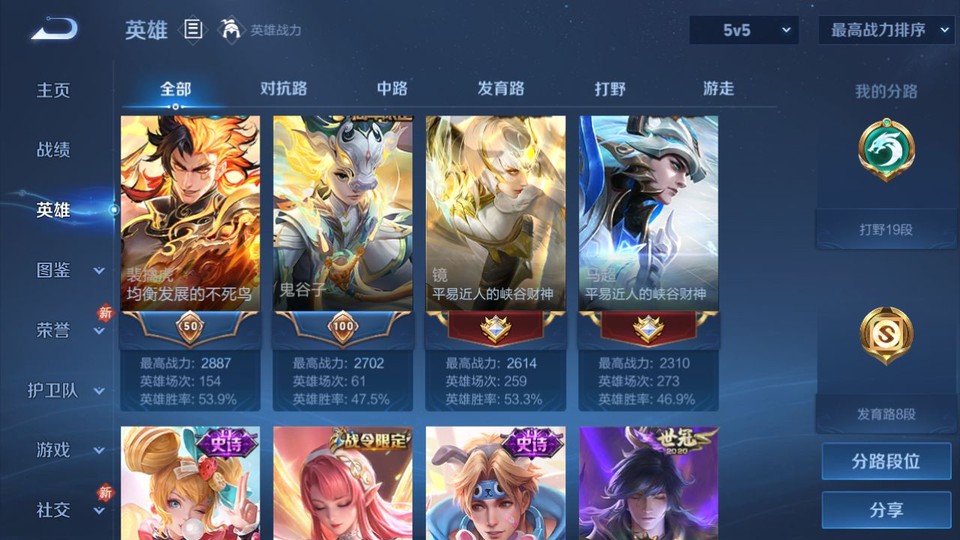Open the 分路段位 button
The width and height of the screenshot is (960, 540).
click(886, 462)
